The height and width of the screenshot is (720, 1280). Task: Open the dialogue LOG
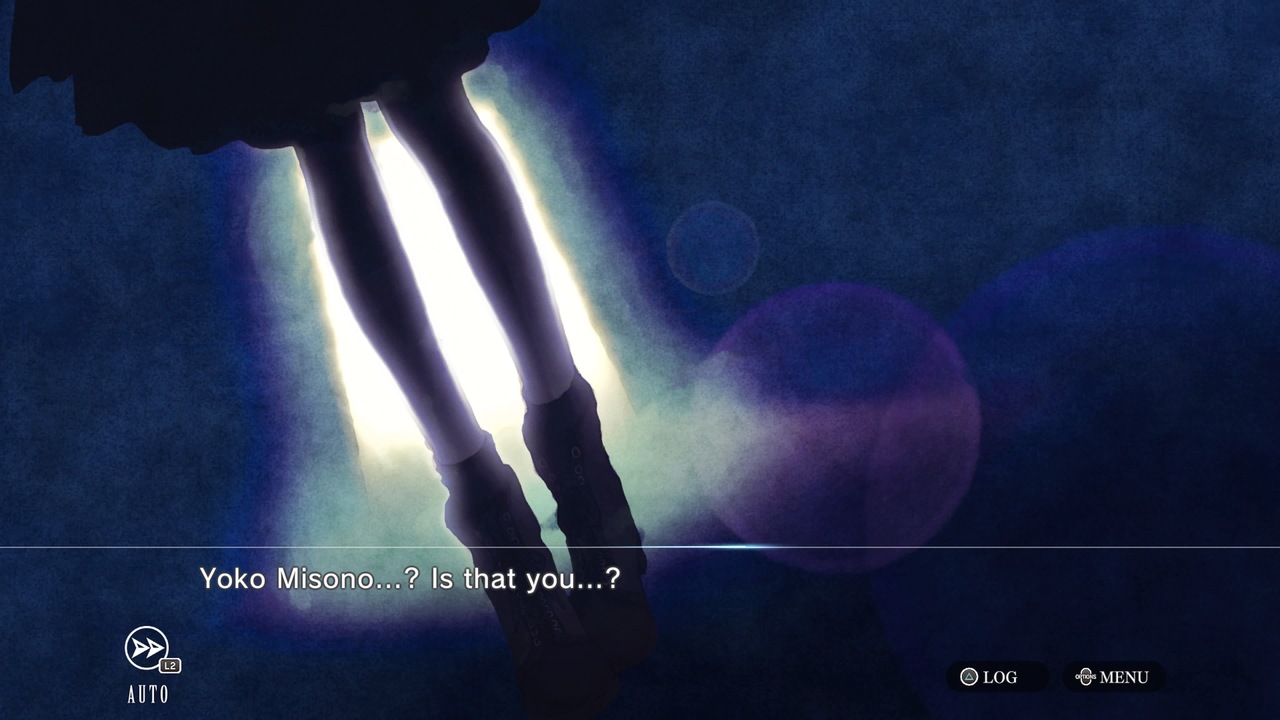coord(990,677)
